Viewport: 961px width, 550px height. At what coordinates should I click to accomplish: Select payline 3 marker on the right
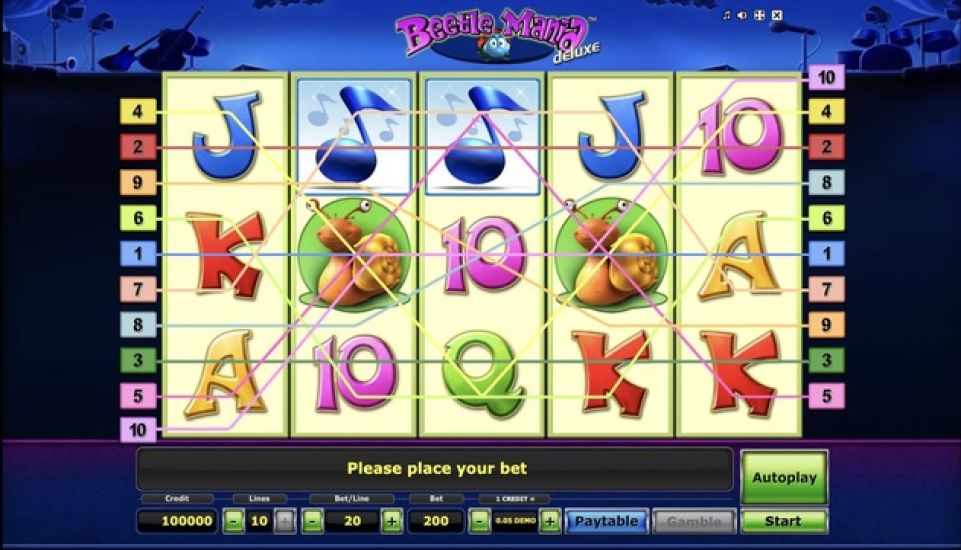coord(826,360)
